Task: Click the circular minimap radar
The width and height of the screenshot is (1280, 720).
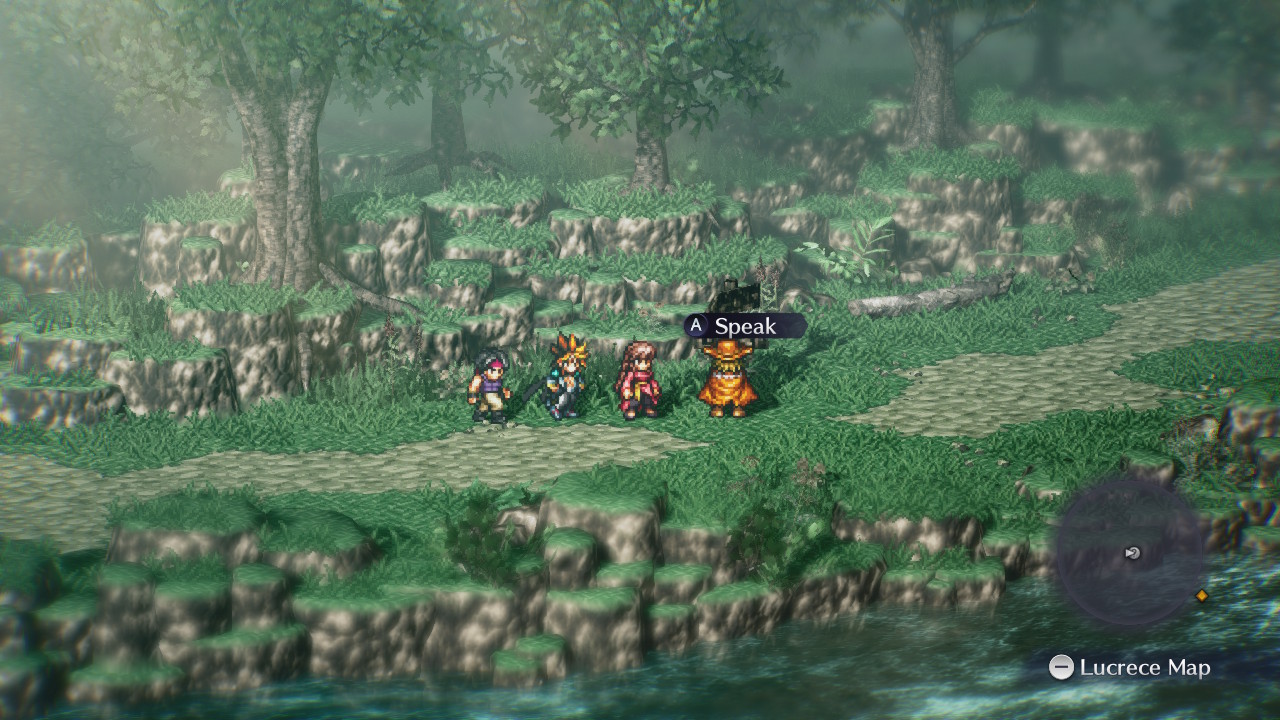Action: [x=1131, y=553]
